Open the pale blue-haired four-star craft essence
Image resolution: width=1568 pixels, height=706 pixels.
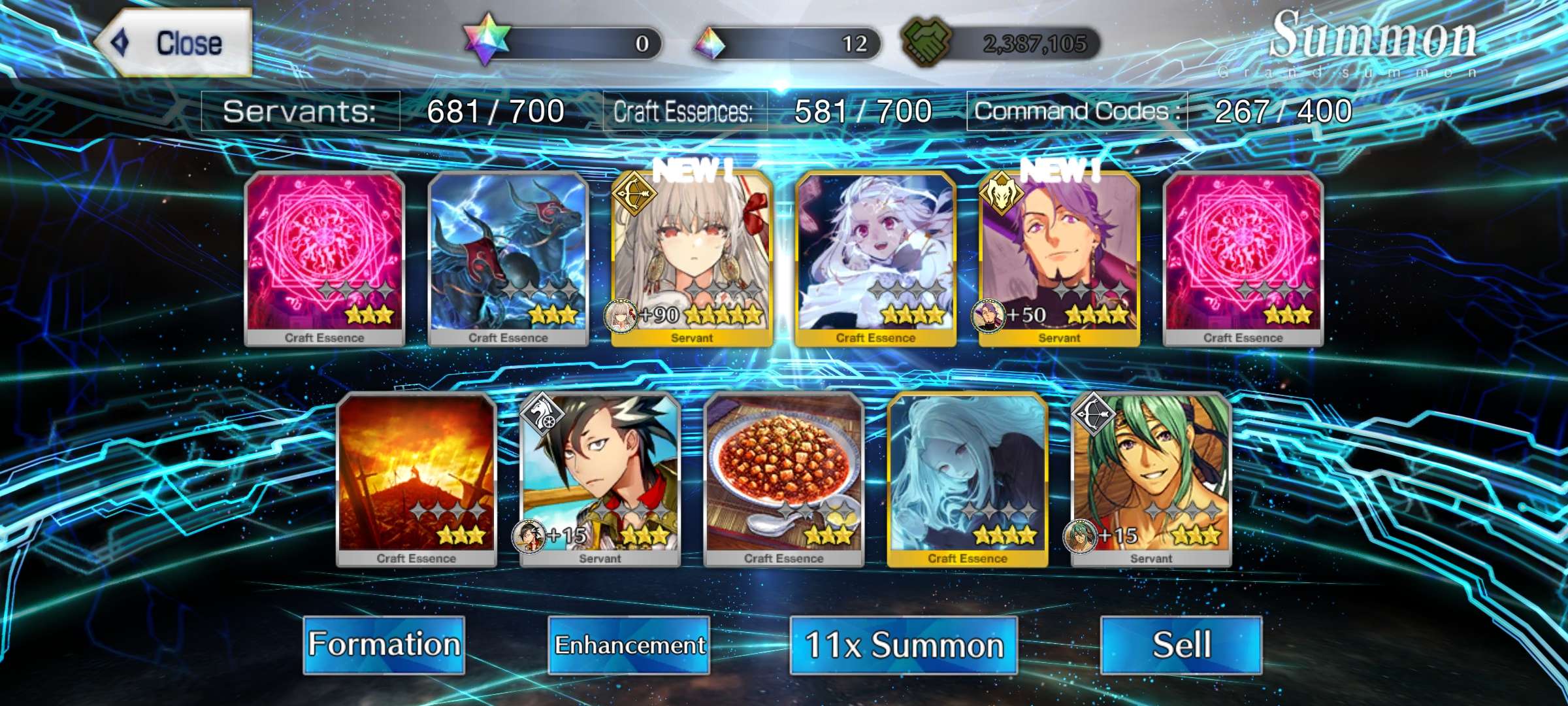coord(968,479)
